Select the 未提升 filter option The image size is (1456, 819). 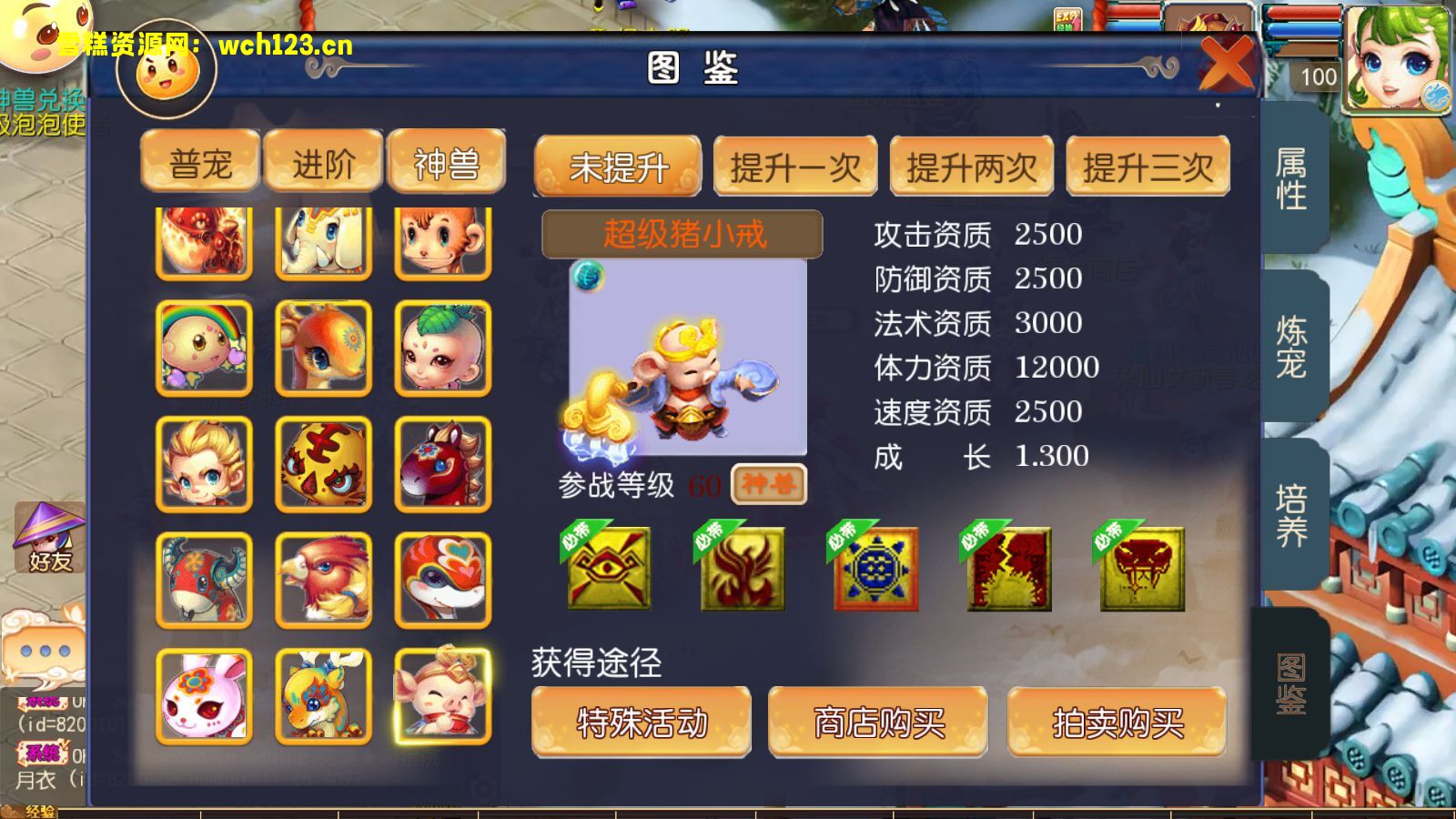click(618, 166)
